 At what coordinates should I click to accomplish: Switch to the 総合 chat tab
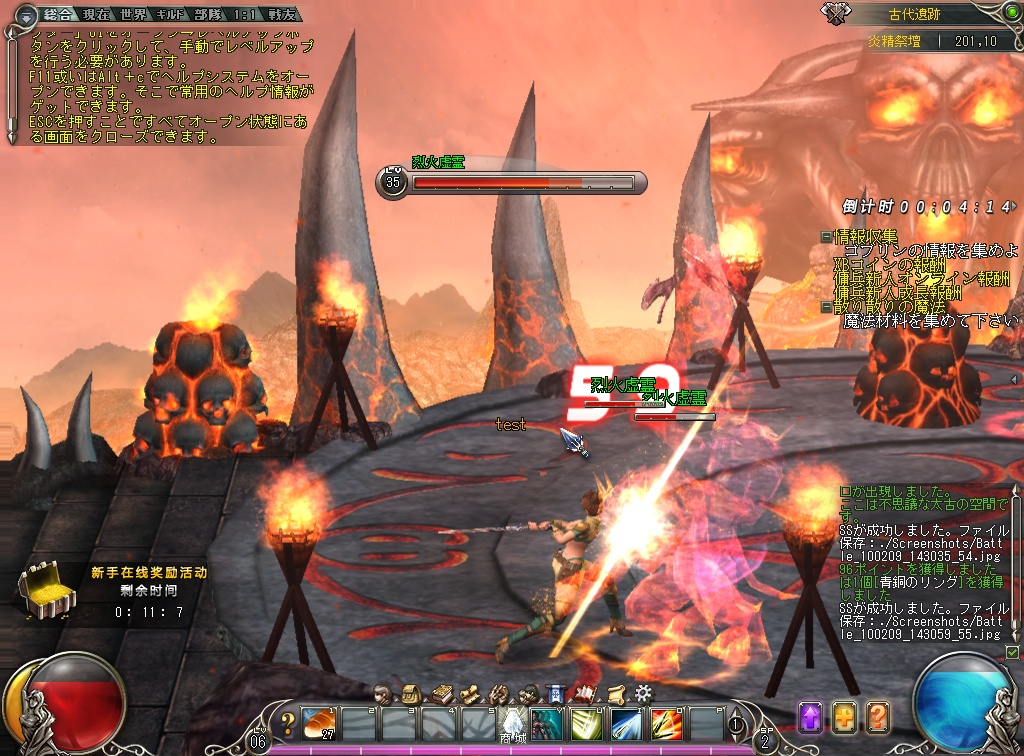[x=57, y=17]
